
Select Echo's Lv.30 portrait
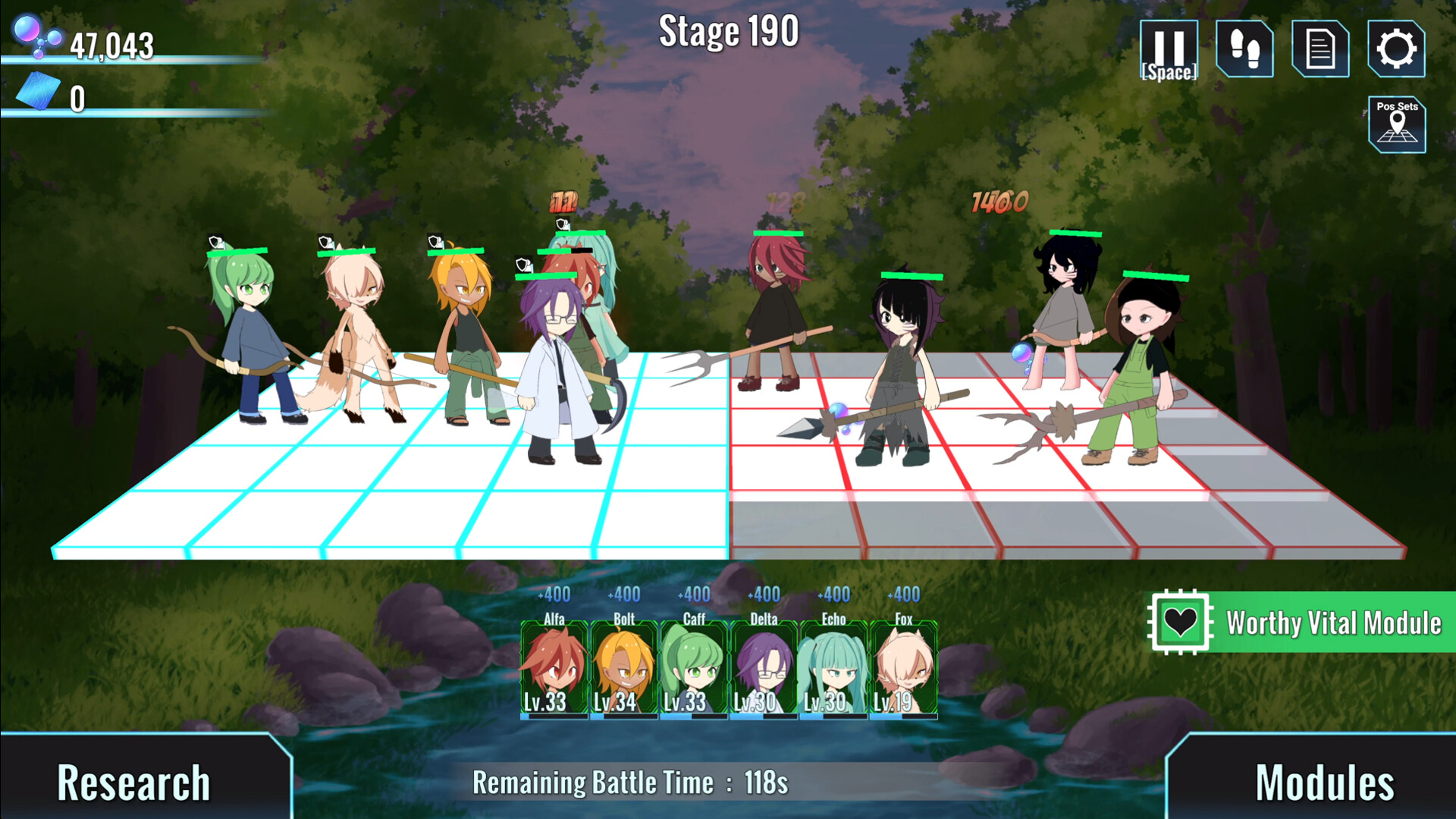pos(832,667)
